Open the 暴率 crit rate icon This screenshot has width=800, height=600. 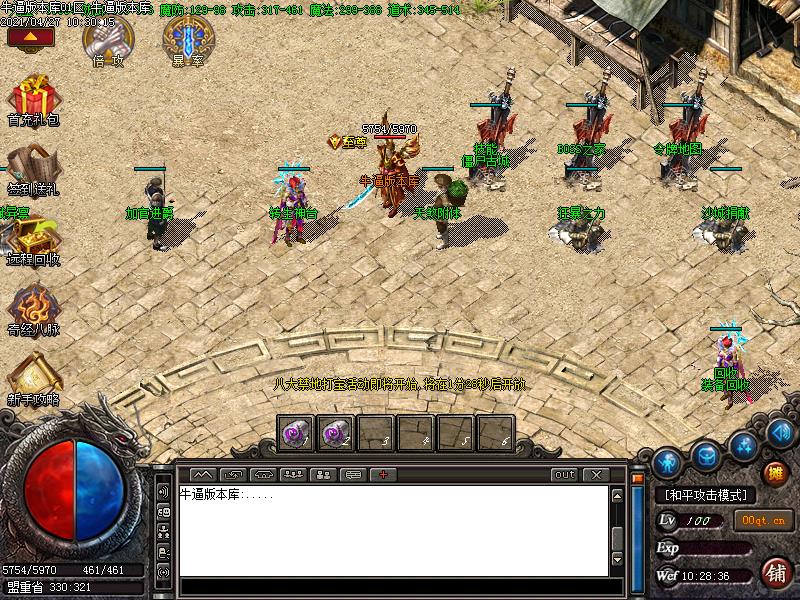click(185, 40)
